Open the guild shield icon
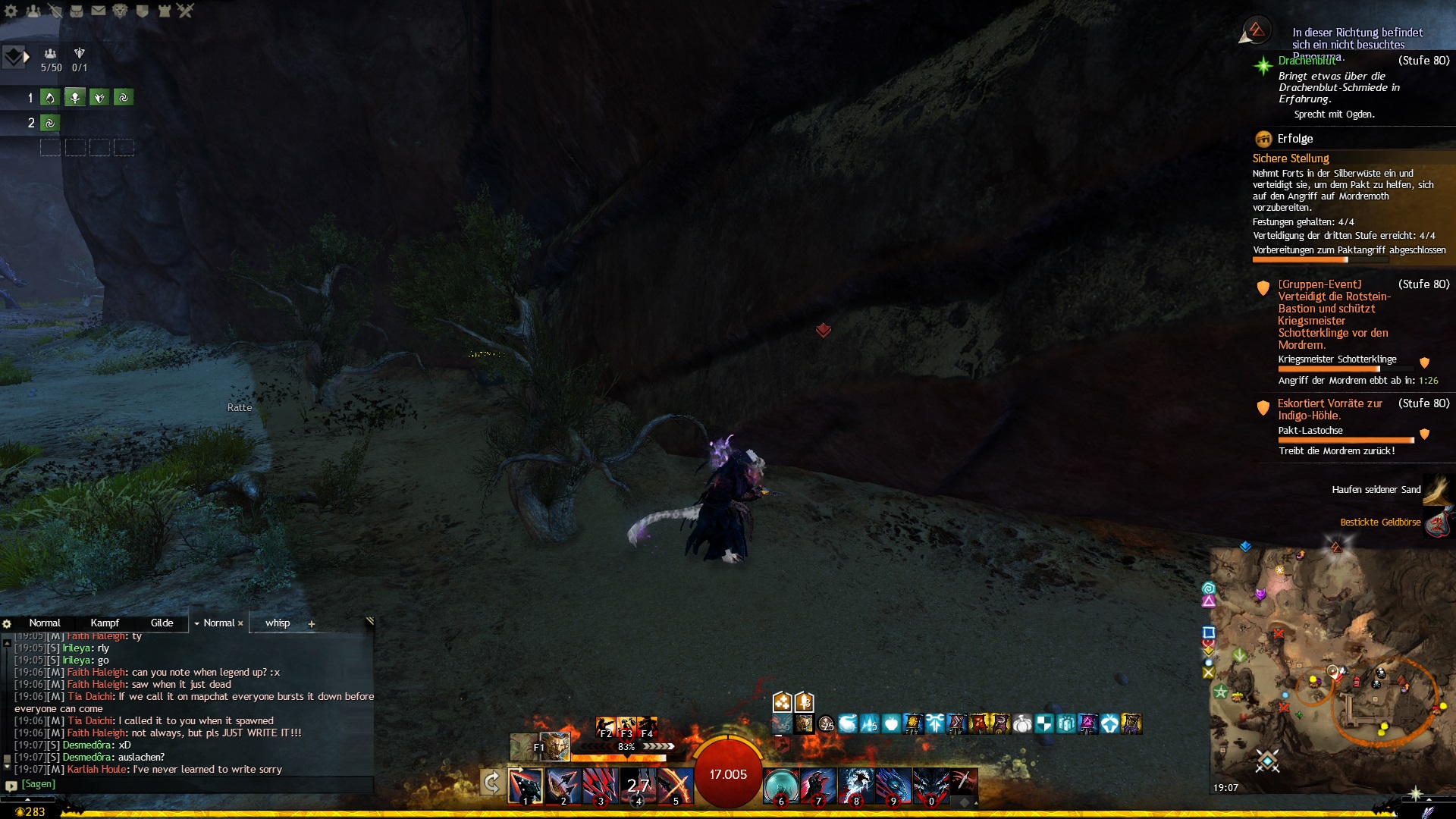Viewport: 1456px width, 819px height. click(x=142, y=11)
